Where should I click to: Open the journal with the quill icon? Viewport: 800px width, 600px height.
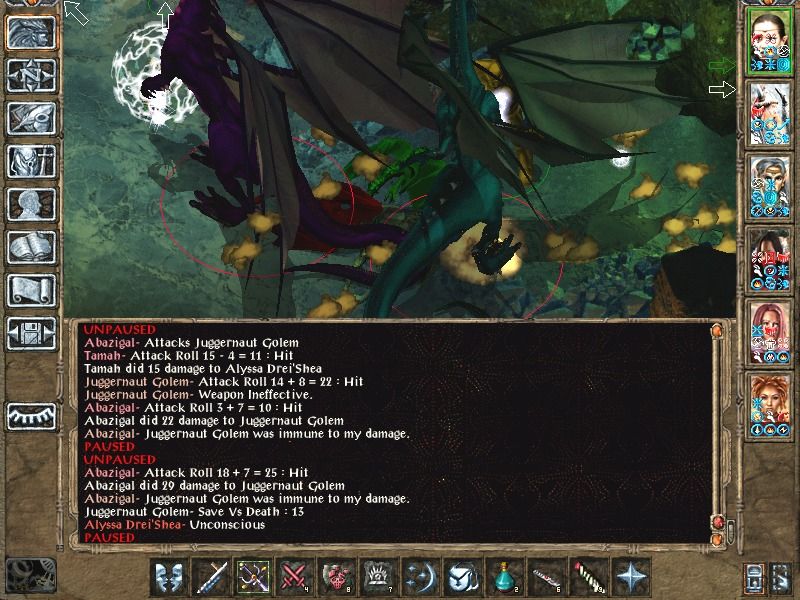coord(30,118)
